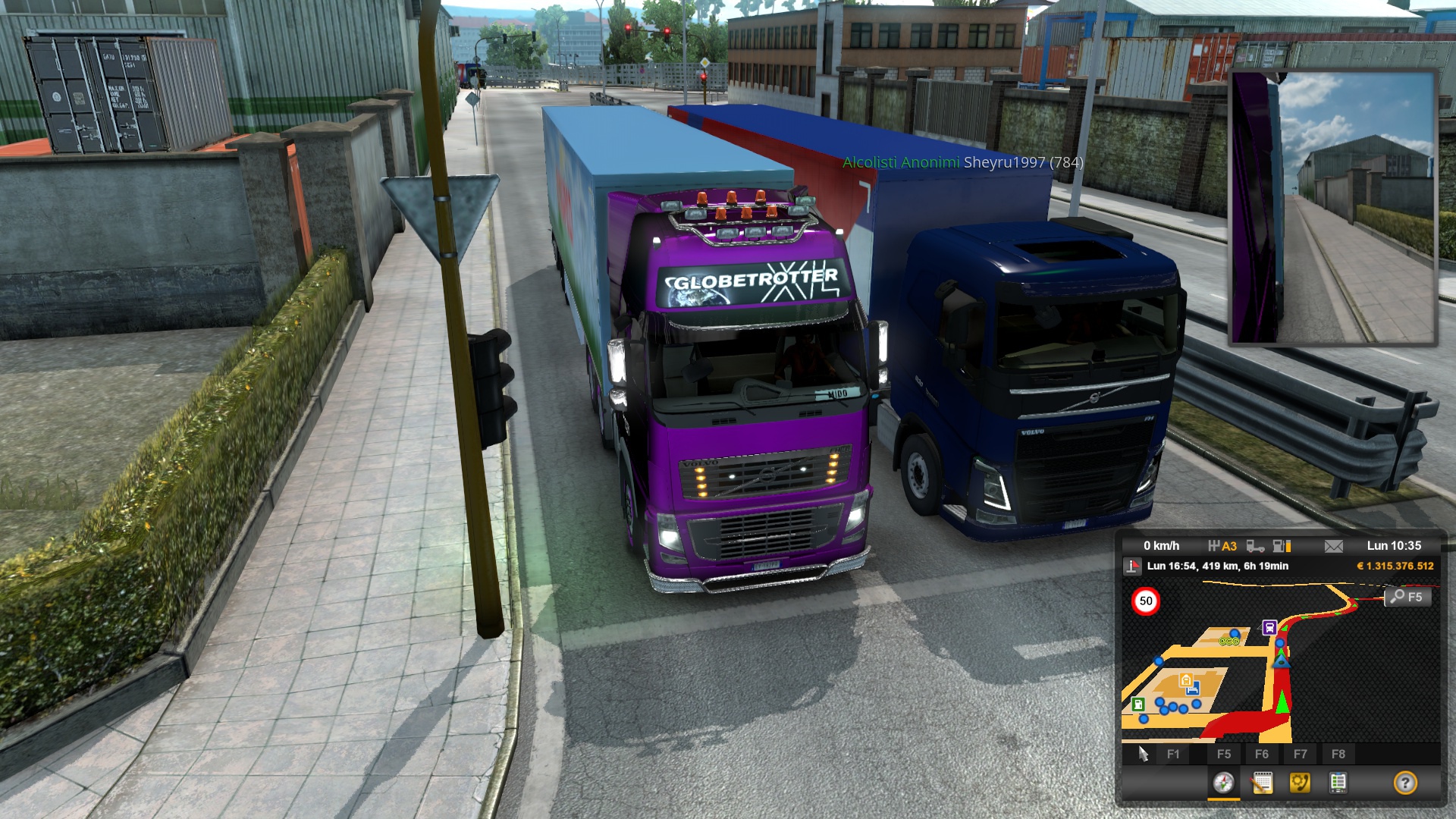Click the red flag destination icon
The width and height of the screenshot is (1456, 819).
1132,566
